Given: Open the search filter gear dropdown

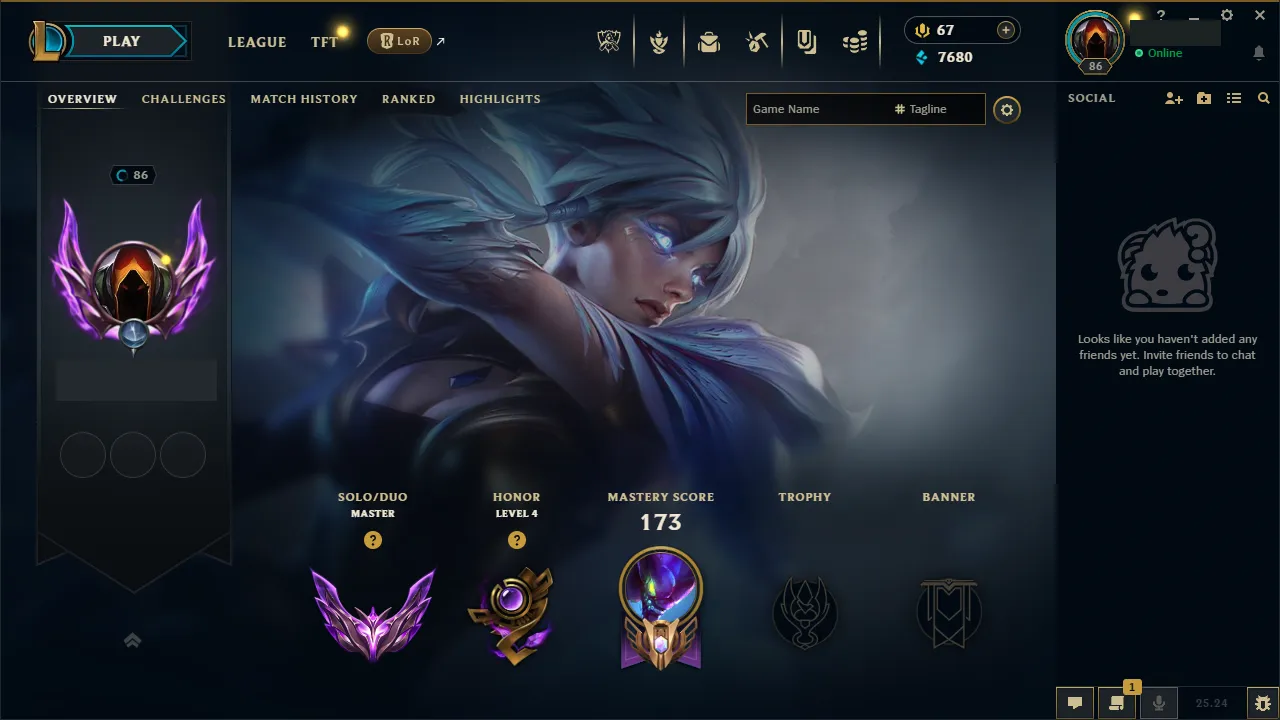Looking at the screenshot, I should pos(1007,110).
